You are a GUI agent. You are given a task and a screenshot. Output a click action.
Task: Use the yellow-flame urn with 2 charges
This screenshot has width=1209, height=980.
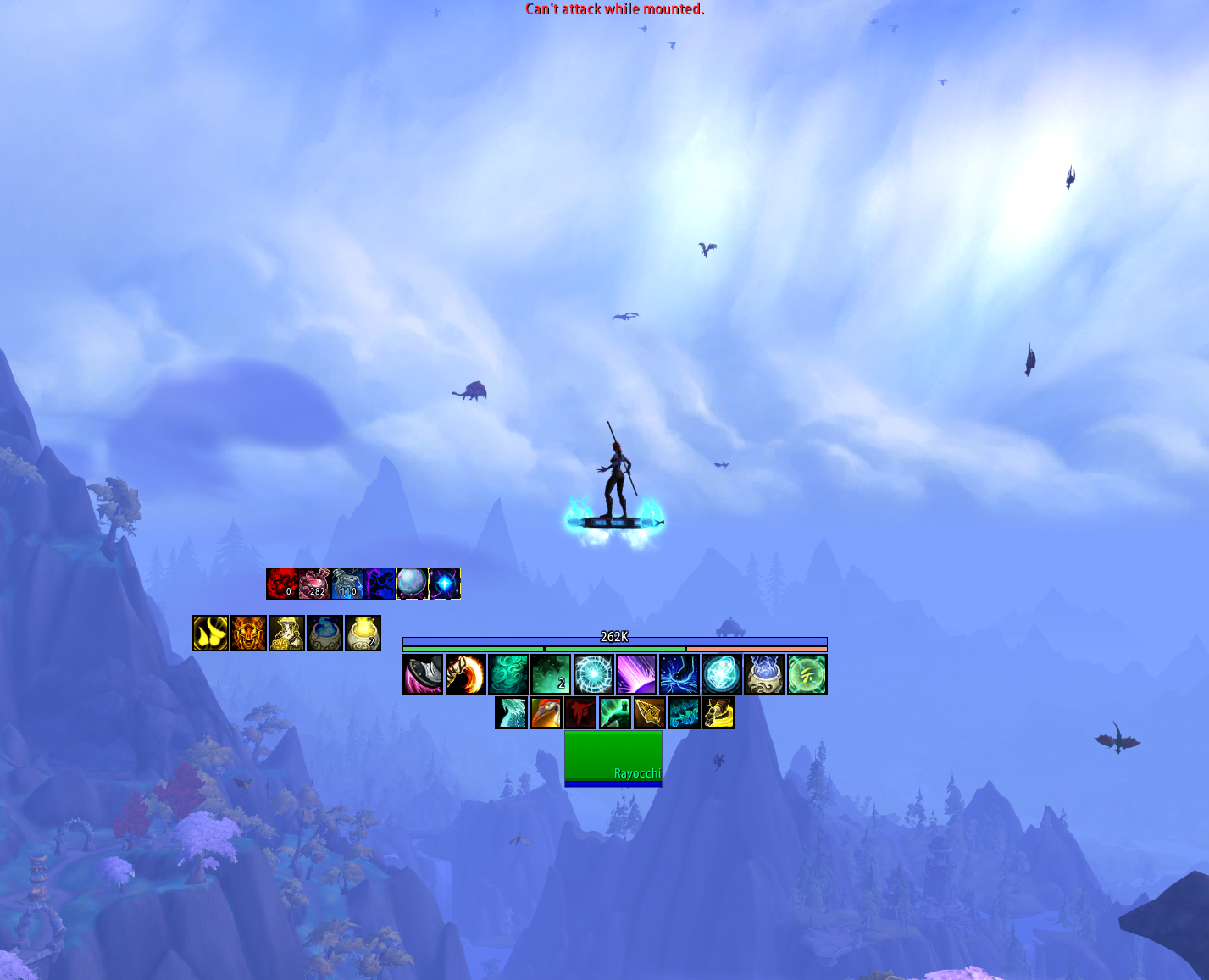coord(363,634)
